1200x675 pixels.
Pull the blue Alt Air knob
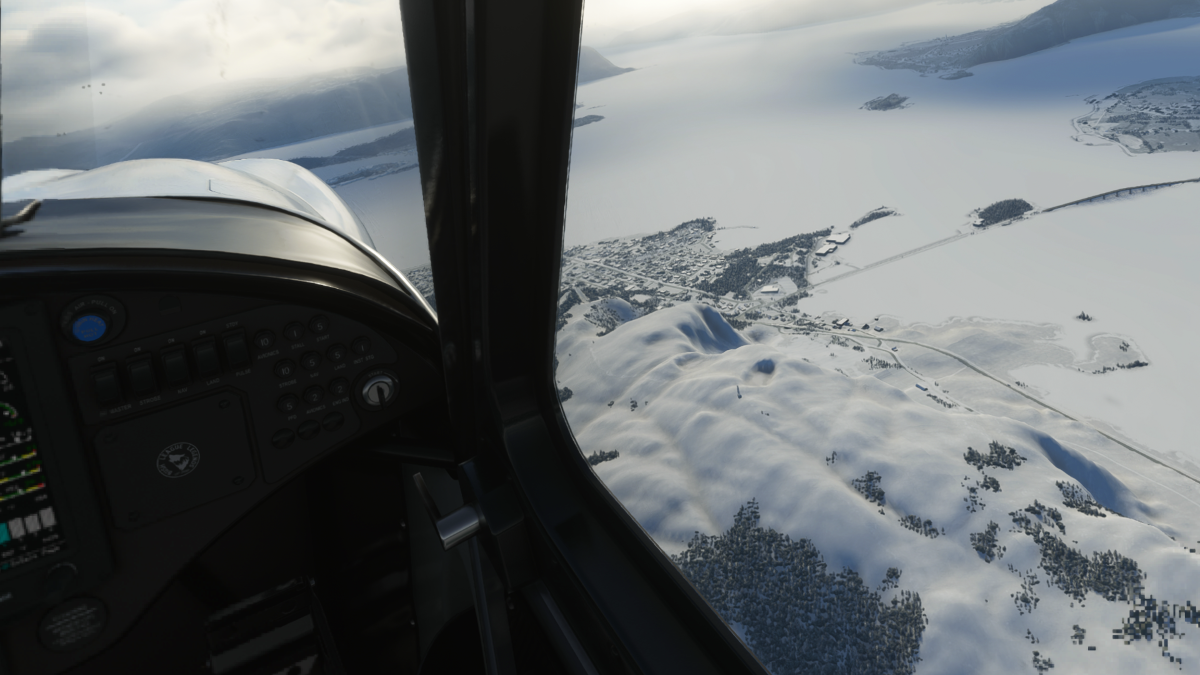pyautogui.click(x=89, y=327)
